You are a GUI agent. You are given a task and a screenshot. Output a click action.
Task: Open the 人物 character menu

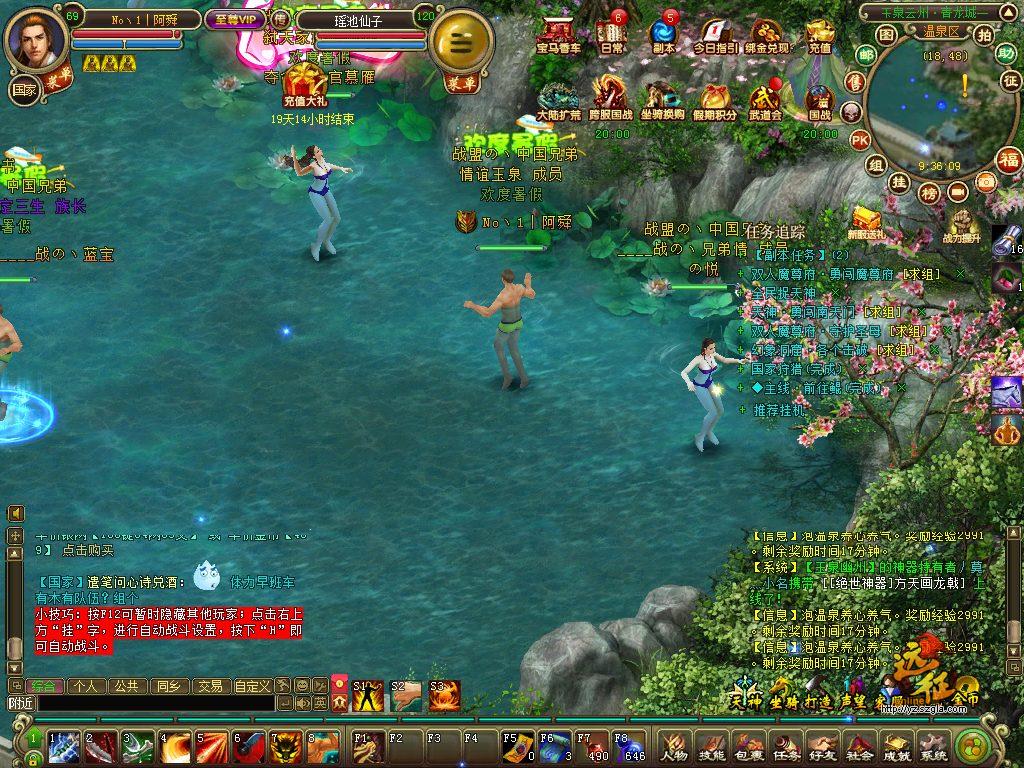click(x=673, y=746)
